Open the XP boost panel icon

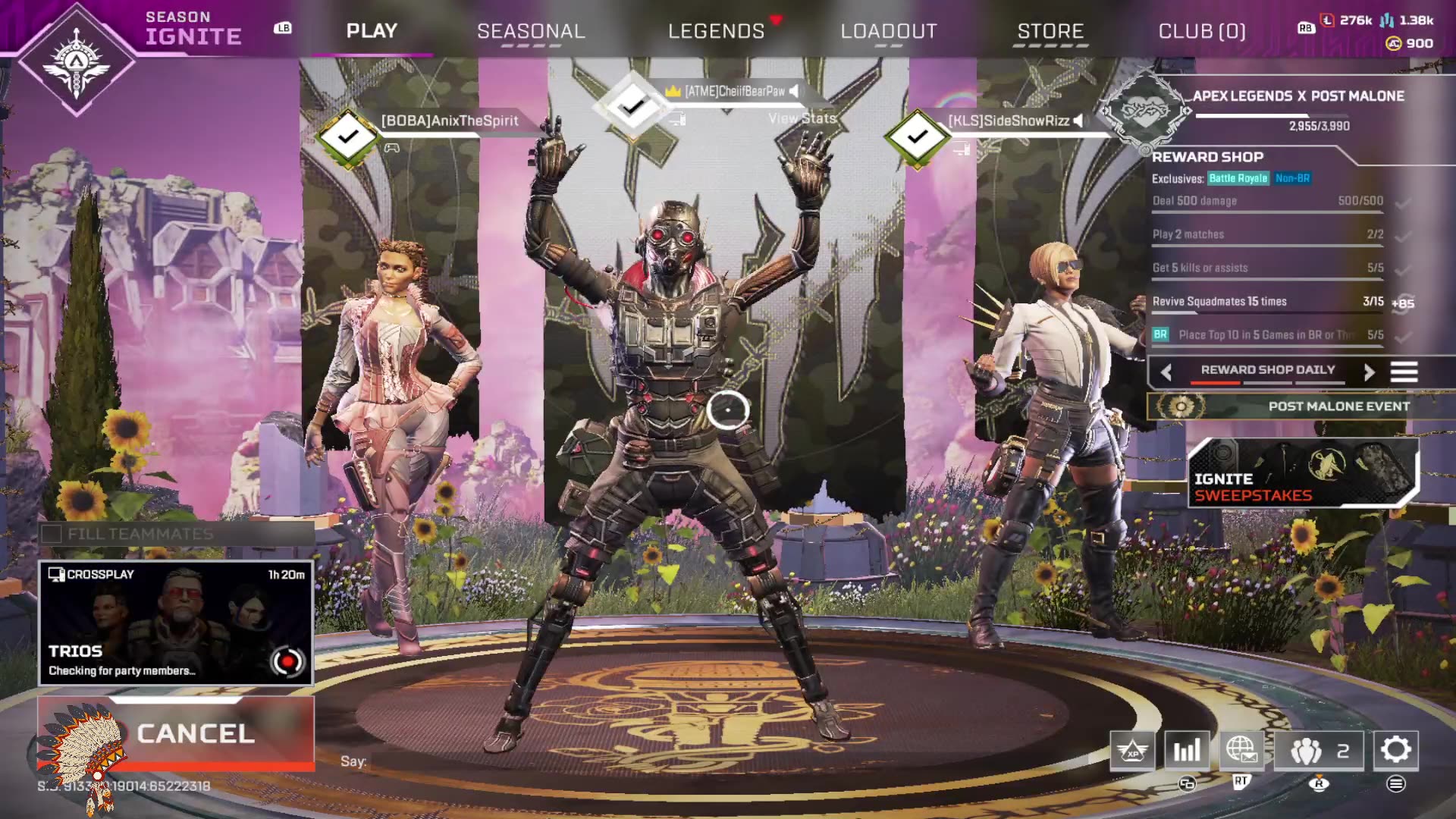tap(1133, 751)
